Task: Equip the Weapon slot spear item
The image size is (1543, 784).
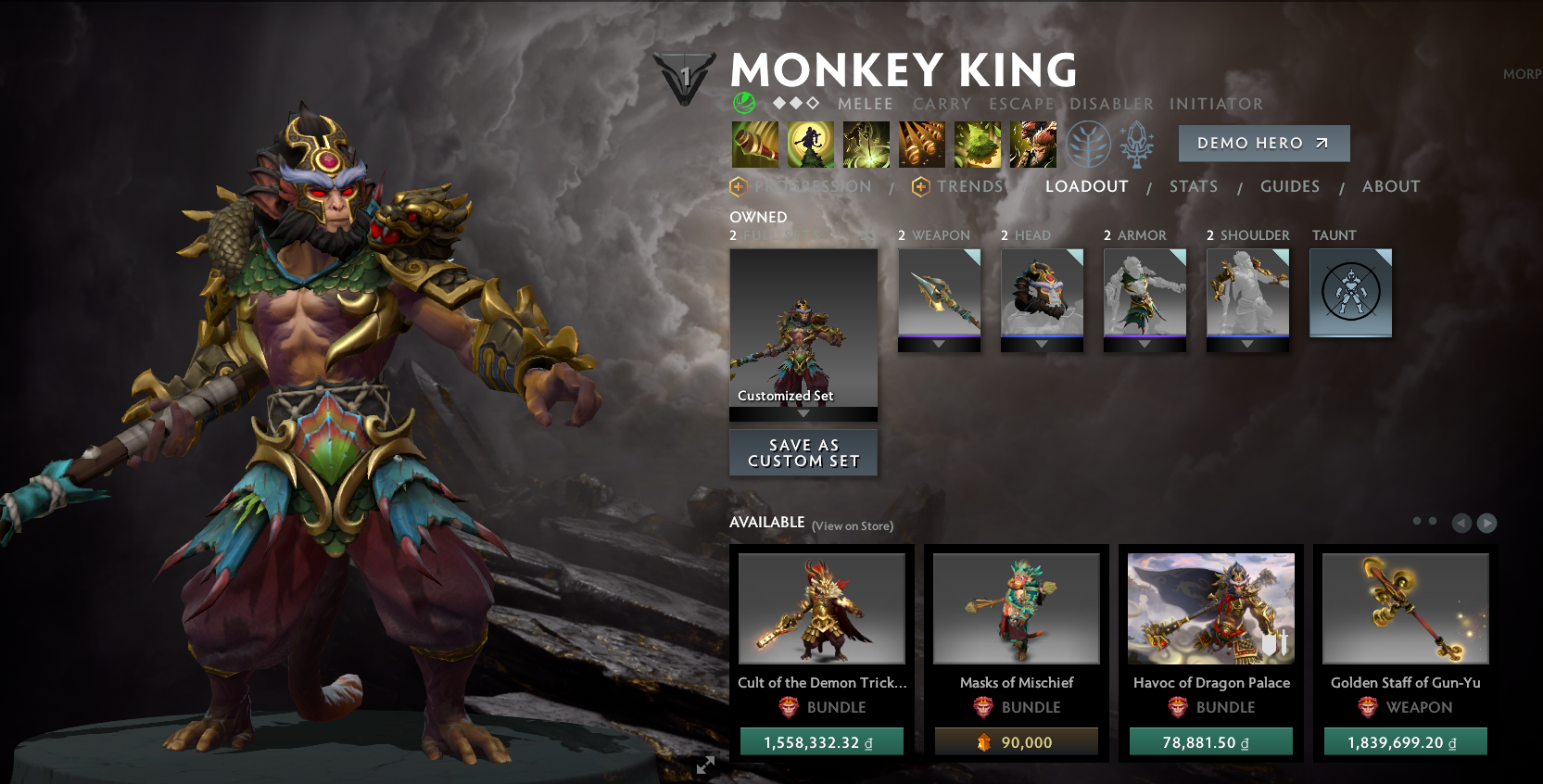Action: coord(939,292)
